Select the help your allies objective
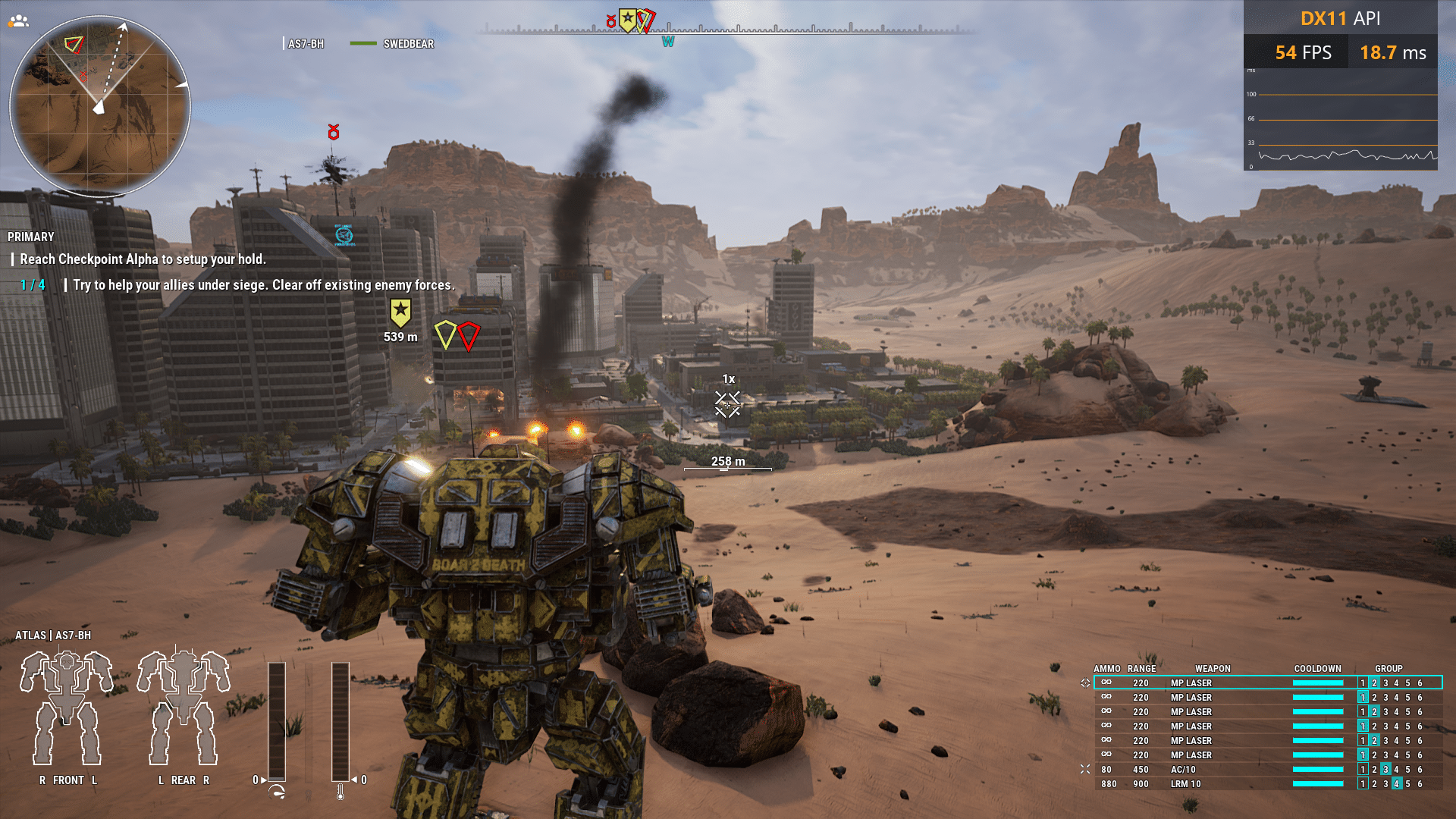Screen dimensions: 1456x819 (263, 285)
